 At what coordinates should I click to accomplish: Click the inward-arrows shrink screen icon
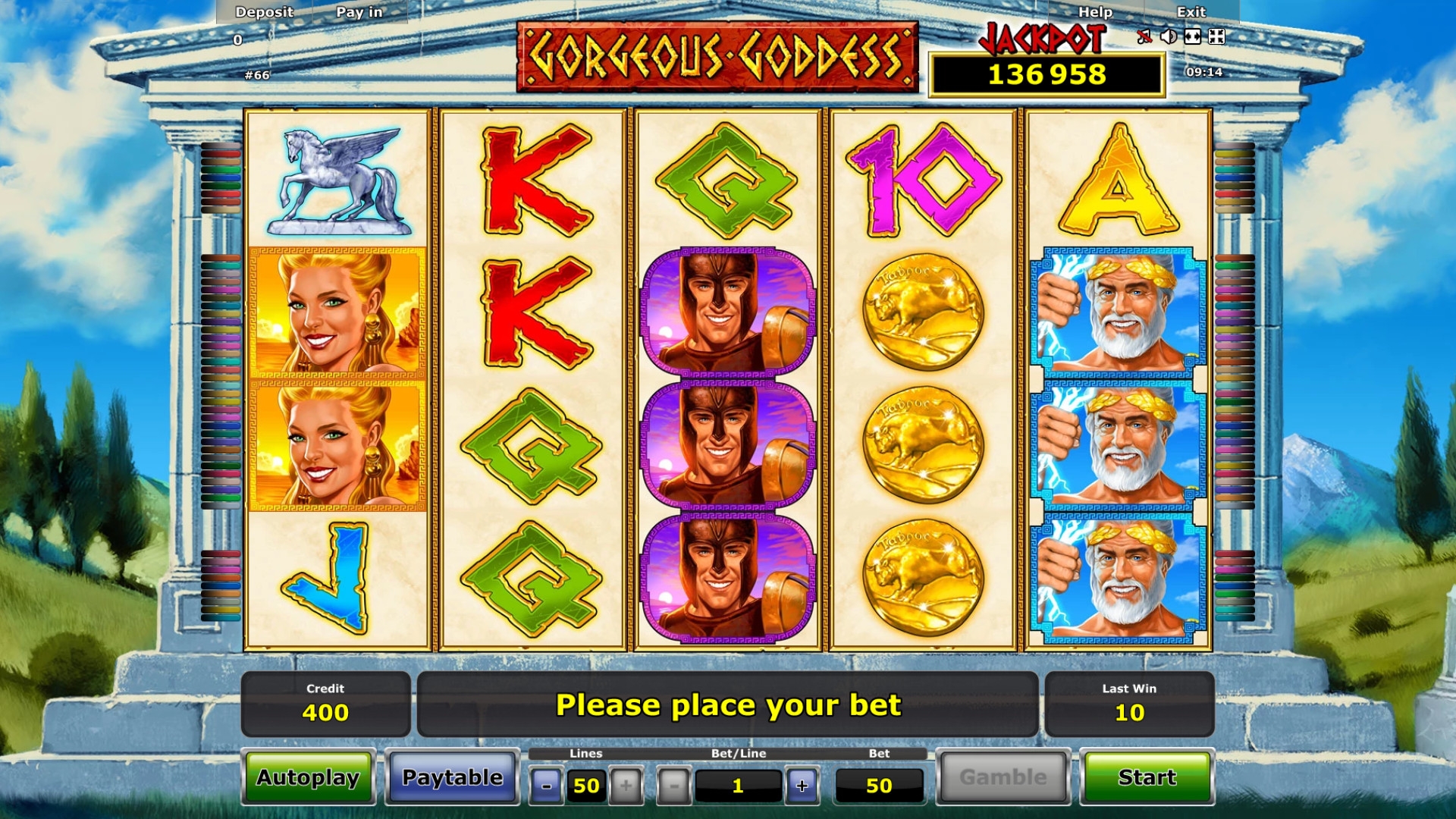pos(1216,36)
